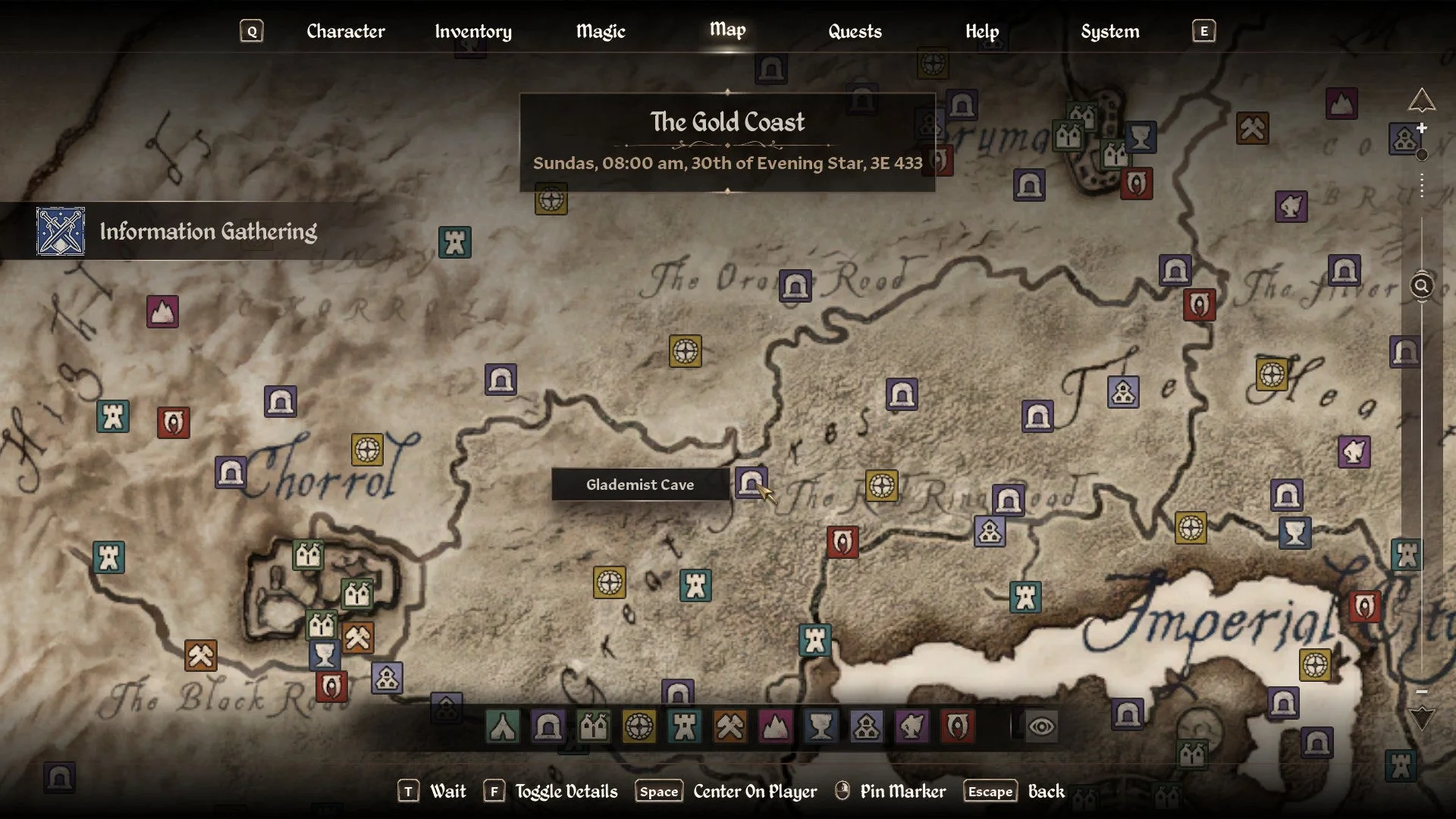Click the tent camp filter icon
Image resolution: width=1456 pixels, height=819 pixels.
click(x=503, y=726)
